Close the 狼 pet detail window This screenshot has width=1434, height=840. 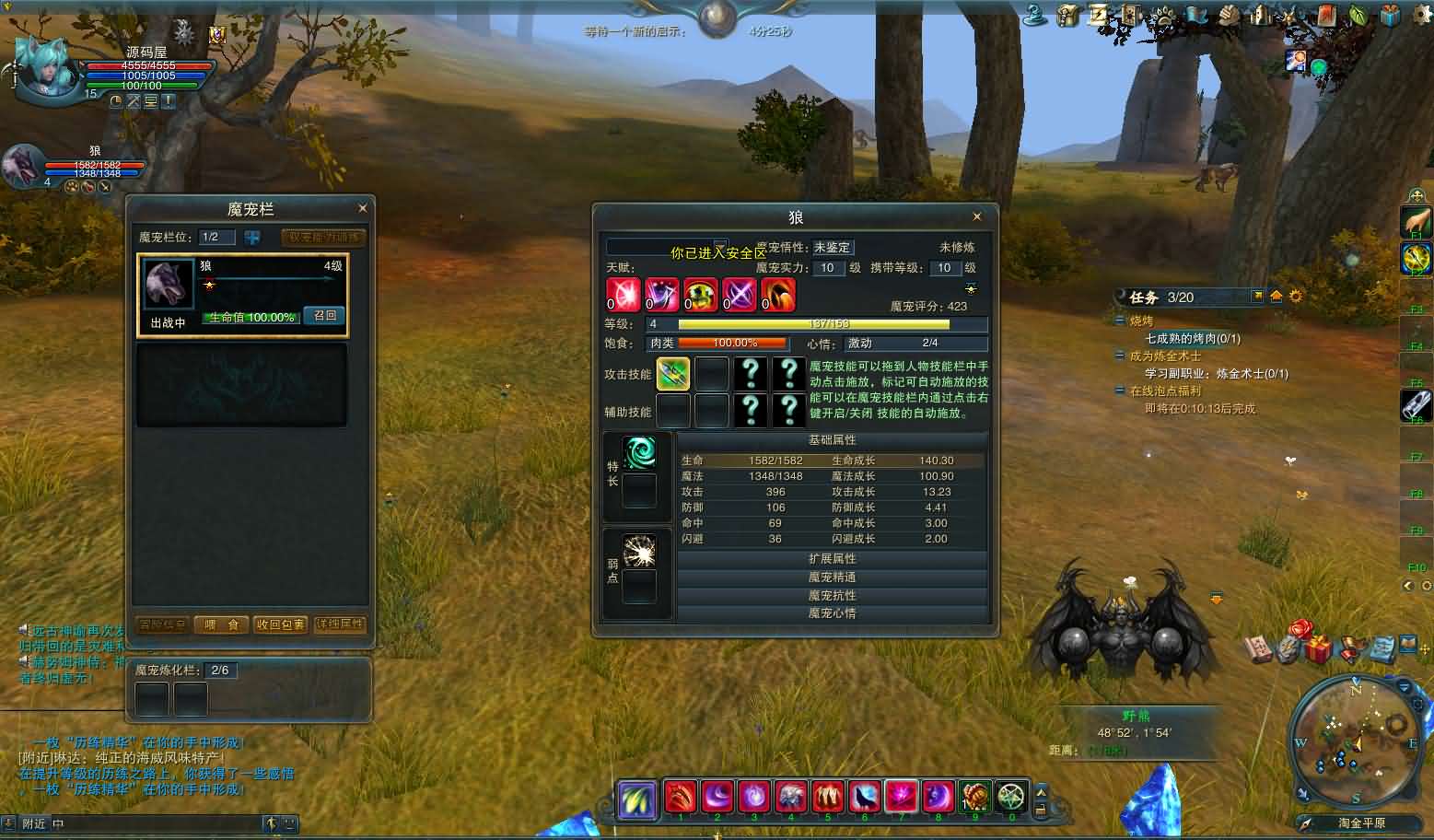click(977, 216)
